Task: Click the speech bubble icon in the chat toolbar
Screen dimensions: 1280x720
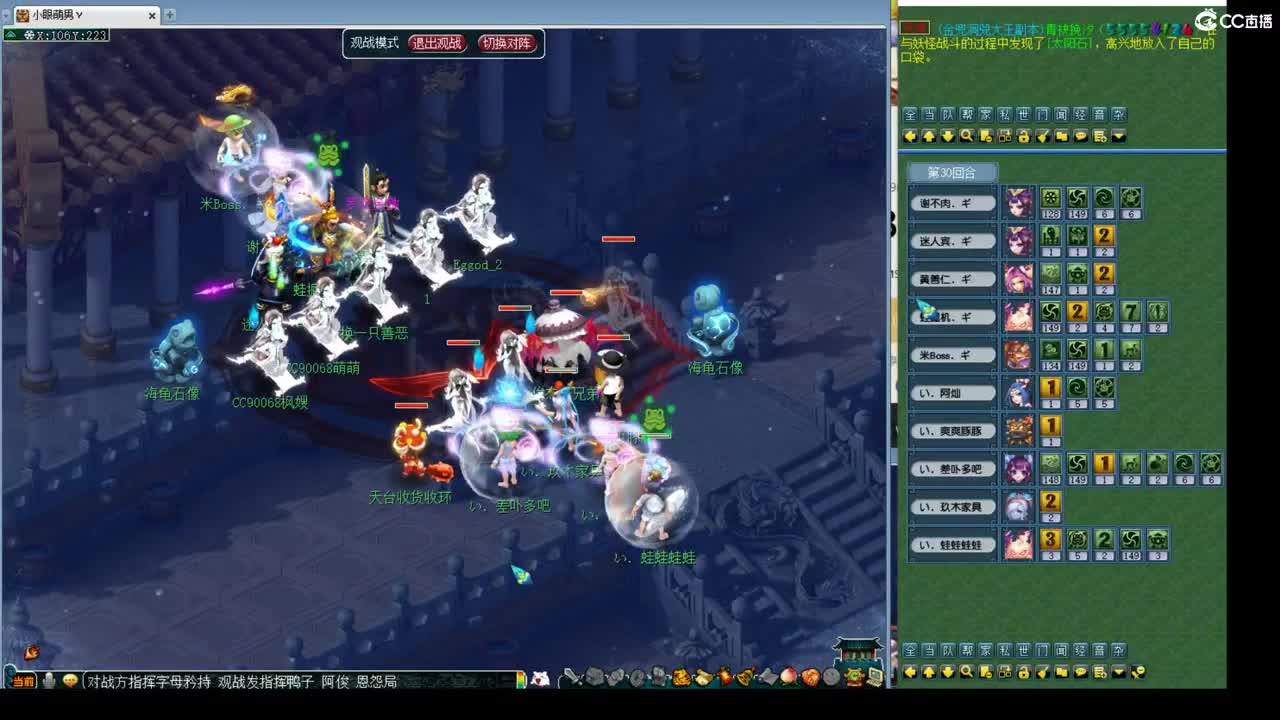Action: [x=1080, y=135]
